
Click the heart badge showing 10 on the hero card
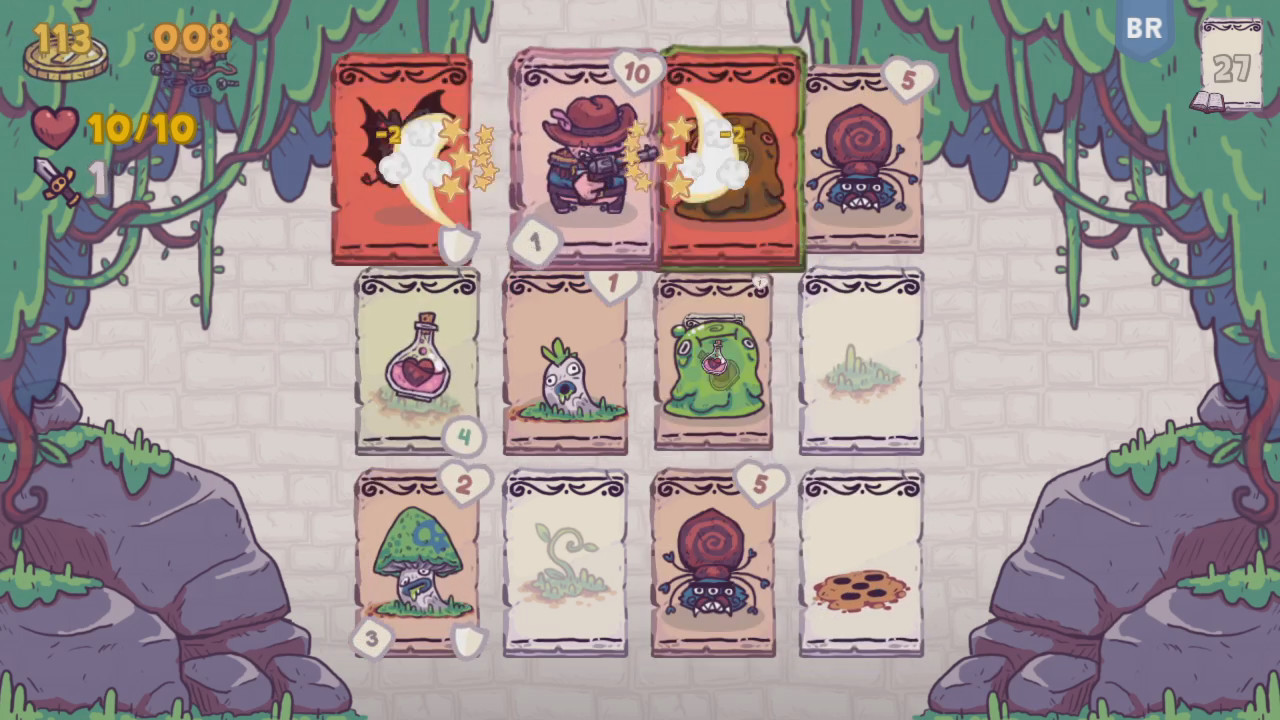(x=637, y=72)
